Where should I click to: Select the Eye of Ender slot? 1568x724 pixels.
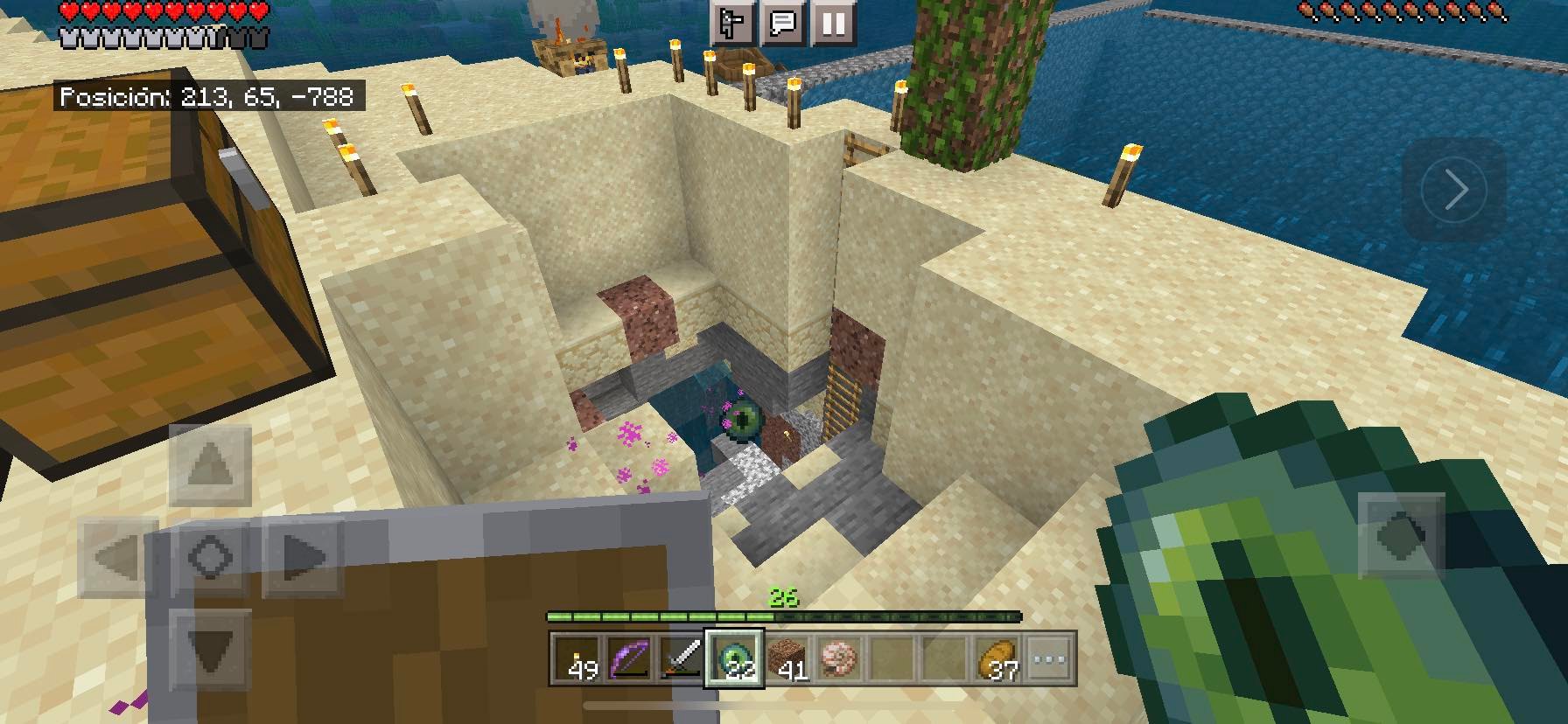(x=734, y=659)
